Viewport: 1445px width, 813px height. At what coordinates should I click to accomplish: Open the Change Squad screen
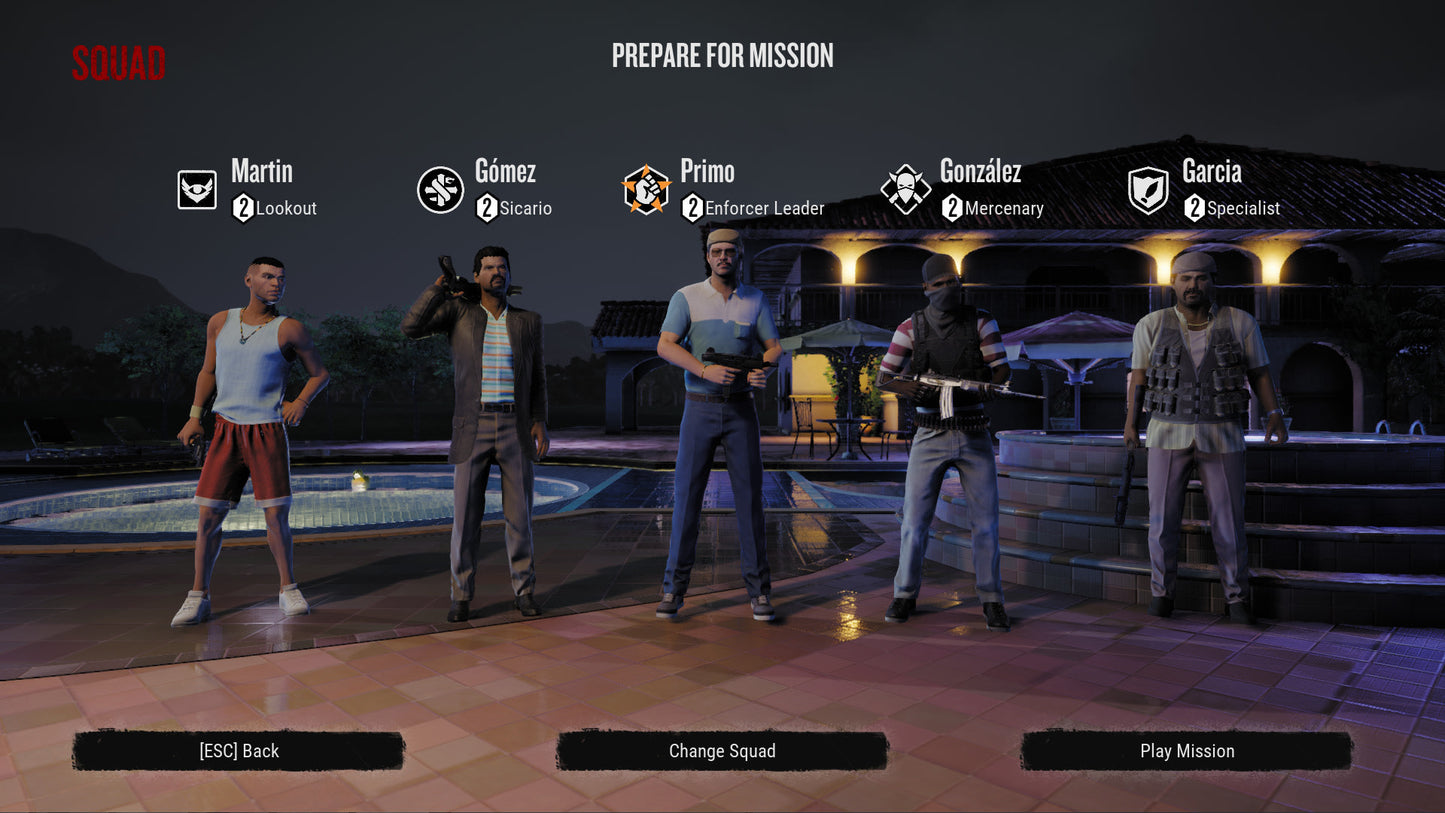[x=723, y=750]
